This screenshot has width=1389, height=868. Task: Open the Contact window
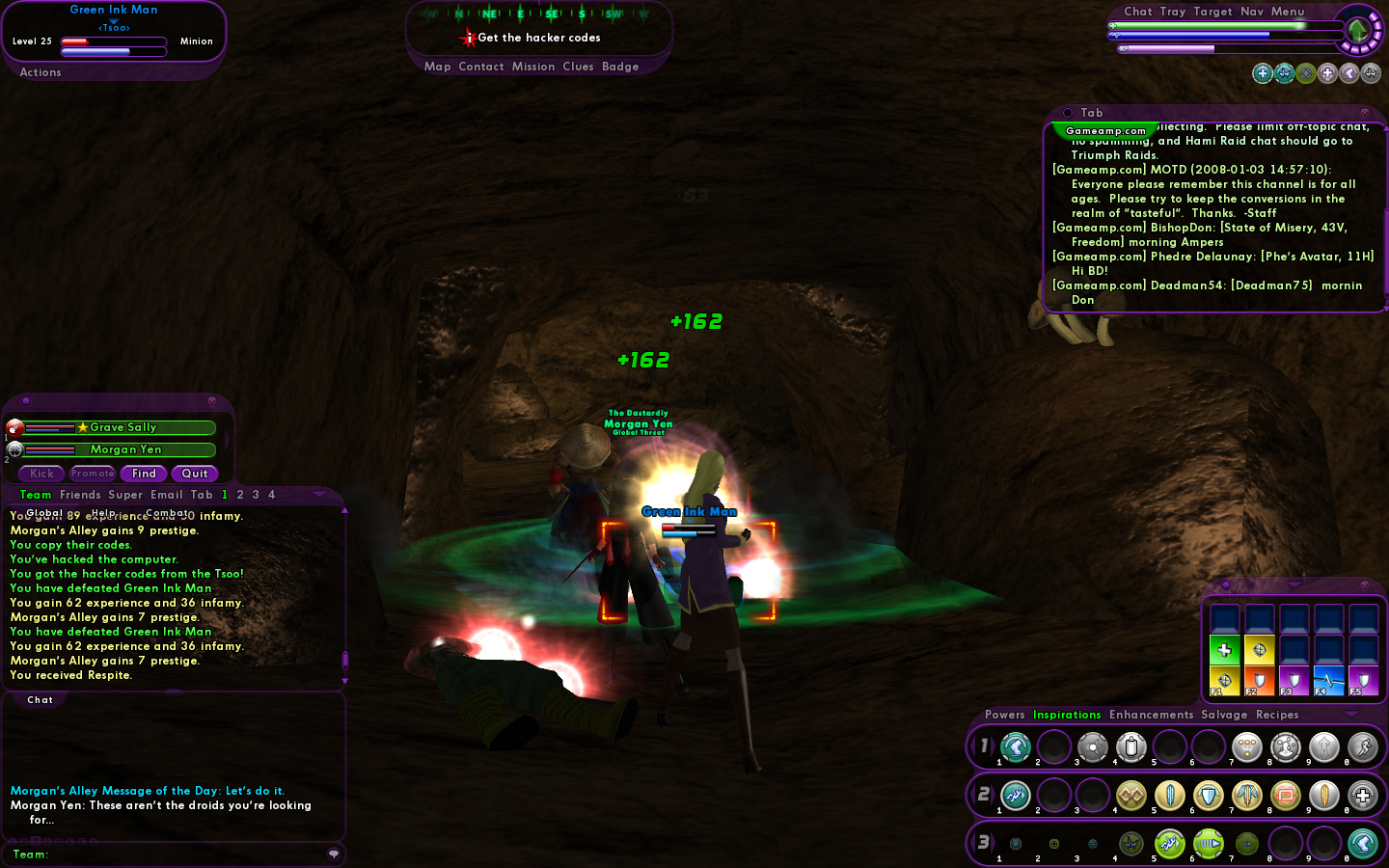pyautogui.click(x=481, y=67)
